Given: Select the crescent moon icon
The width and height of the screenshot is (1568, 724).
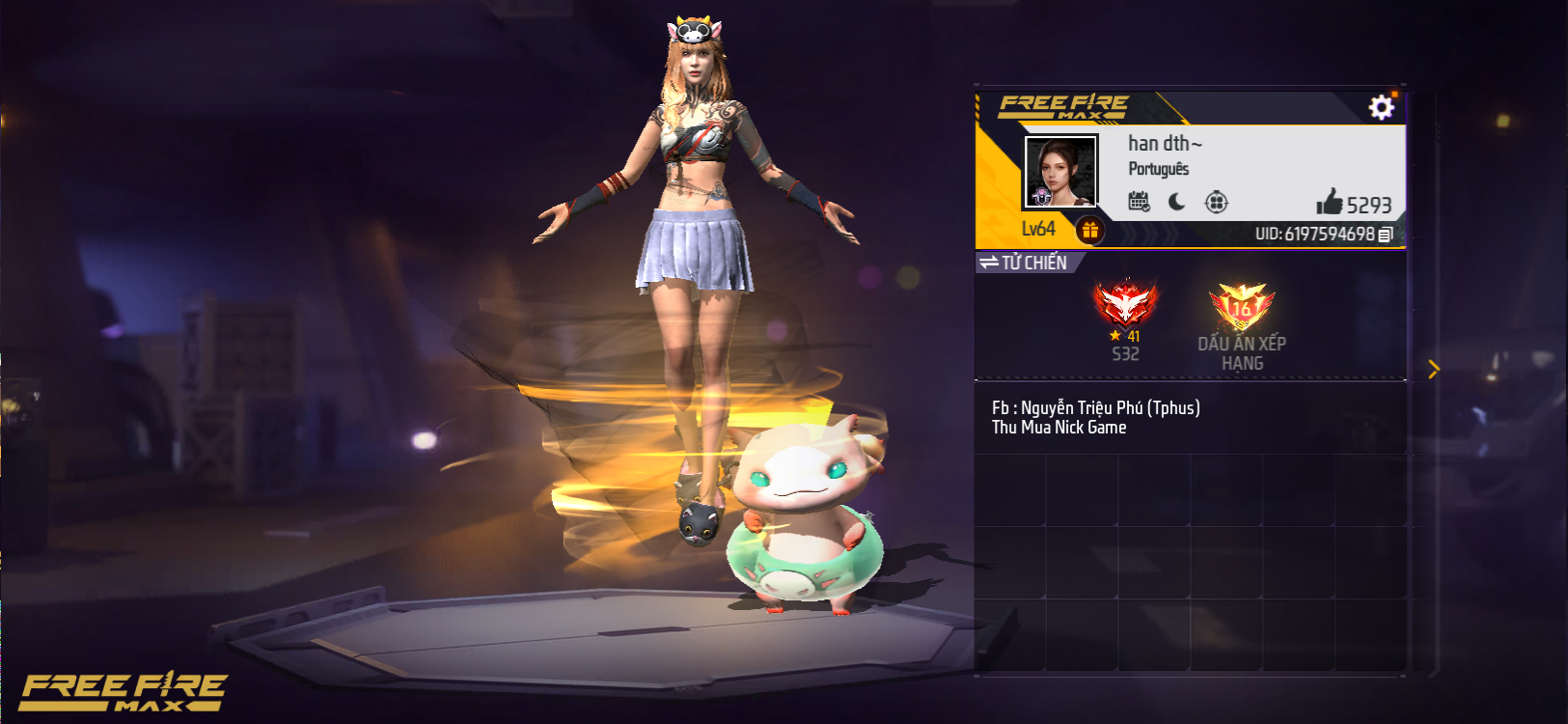Looking at the screenshot, I should click(x=1177, y=202).
